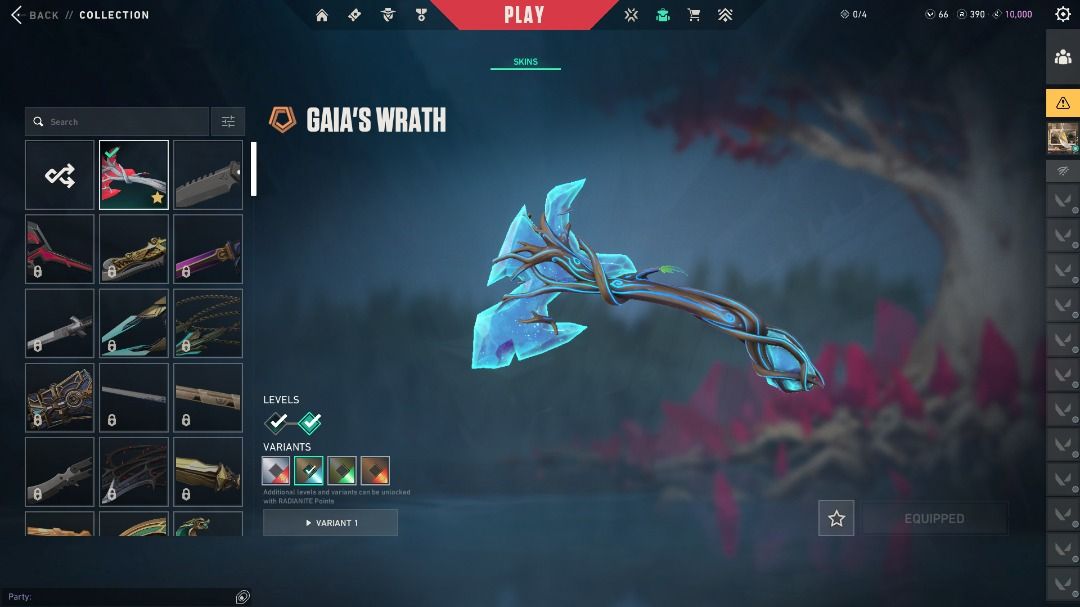
Task: Click the skin search field
Action: [117, 122]
